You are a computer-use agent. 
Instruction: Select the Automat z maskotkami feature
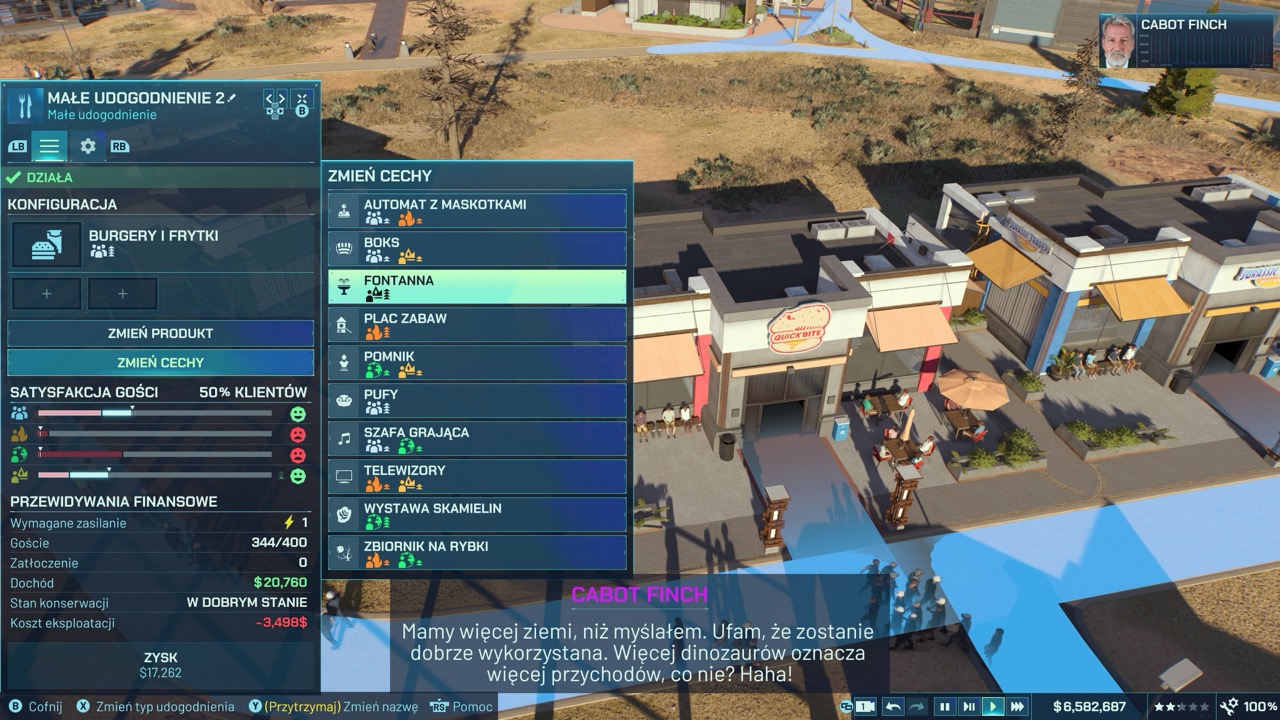(x=477, y=210)
